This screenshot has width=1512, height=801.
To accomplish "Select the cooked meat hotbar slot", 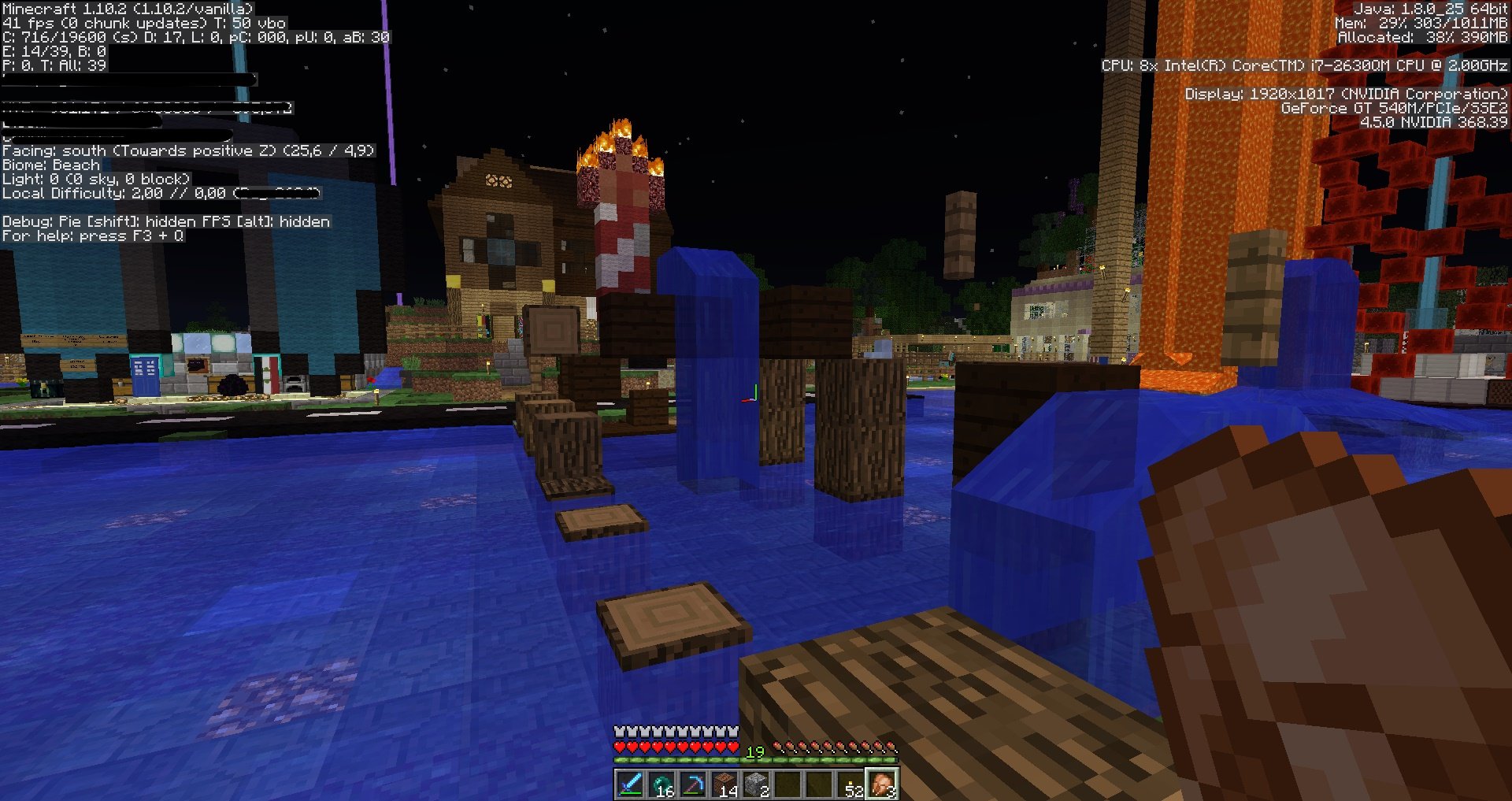I will [882, 784].
